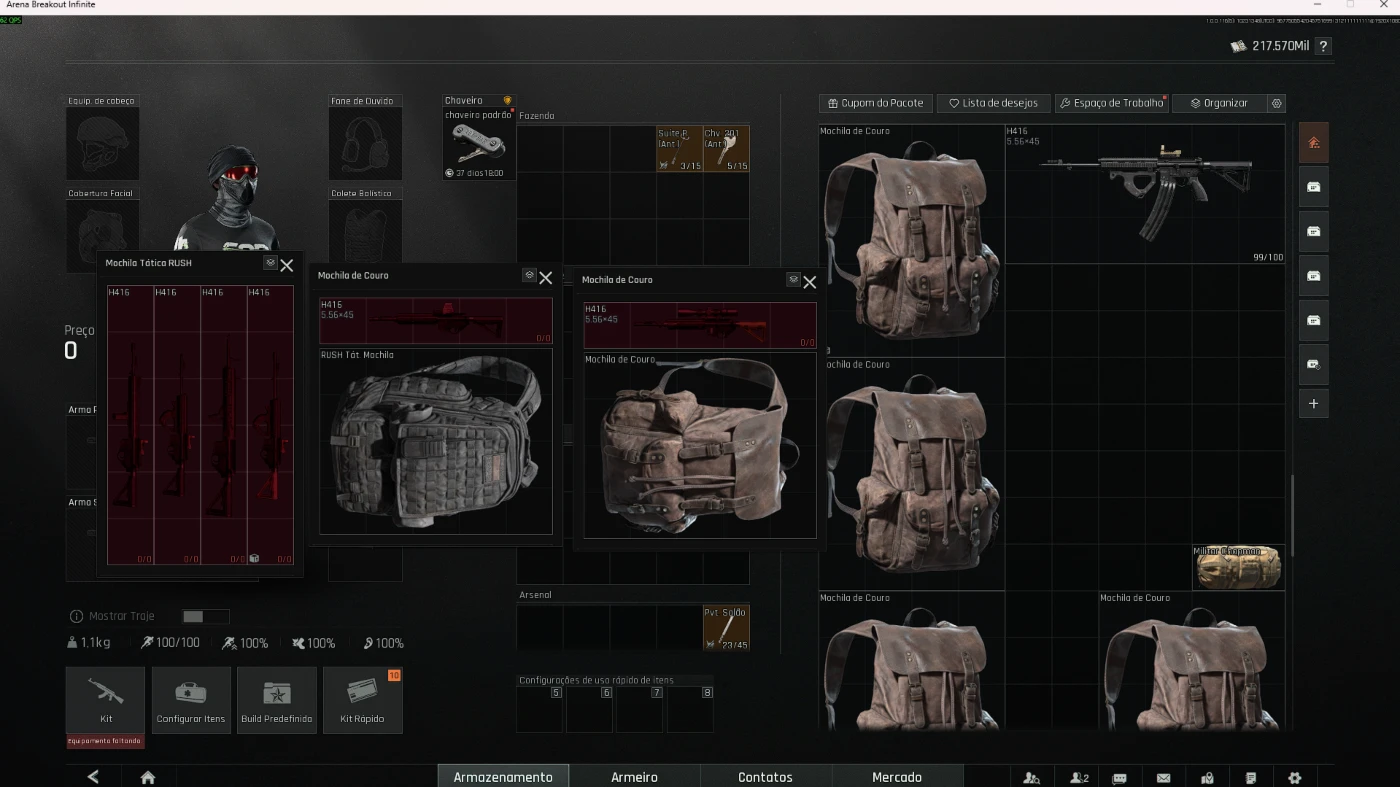Screen dimensions: 1400x787
Task: Open Configurar Itens
Action: pyautogui.click(x=191, y=699)
